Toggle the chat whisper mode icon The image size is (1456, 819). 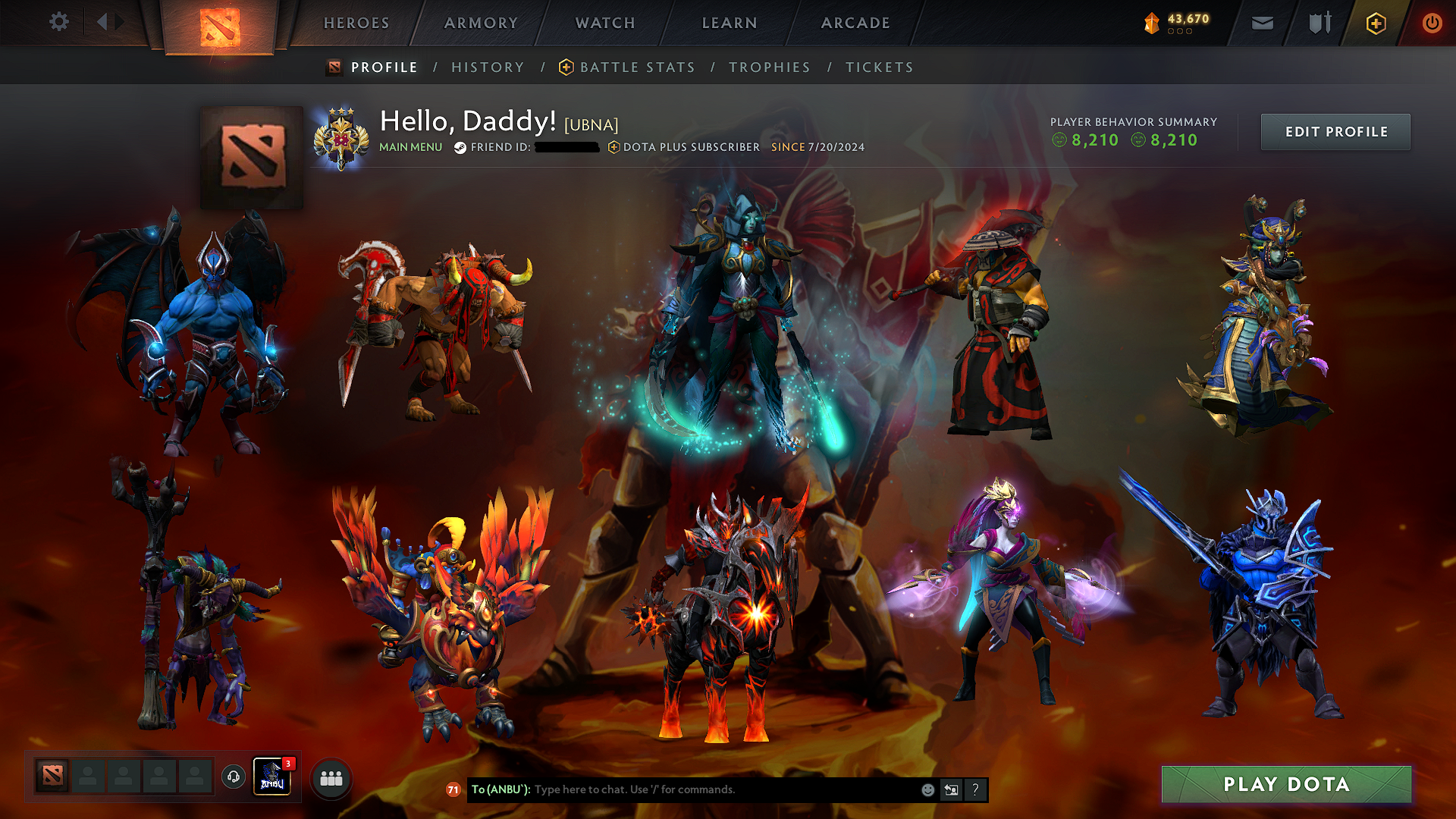pos(951,789)
